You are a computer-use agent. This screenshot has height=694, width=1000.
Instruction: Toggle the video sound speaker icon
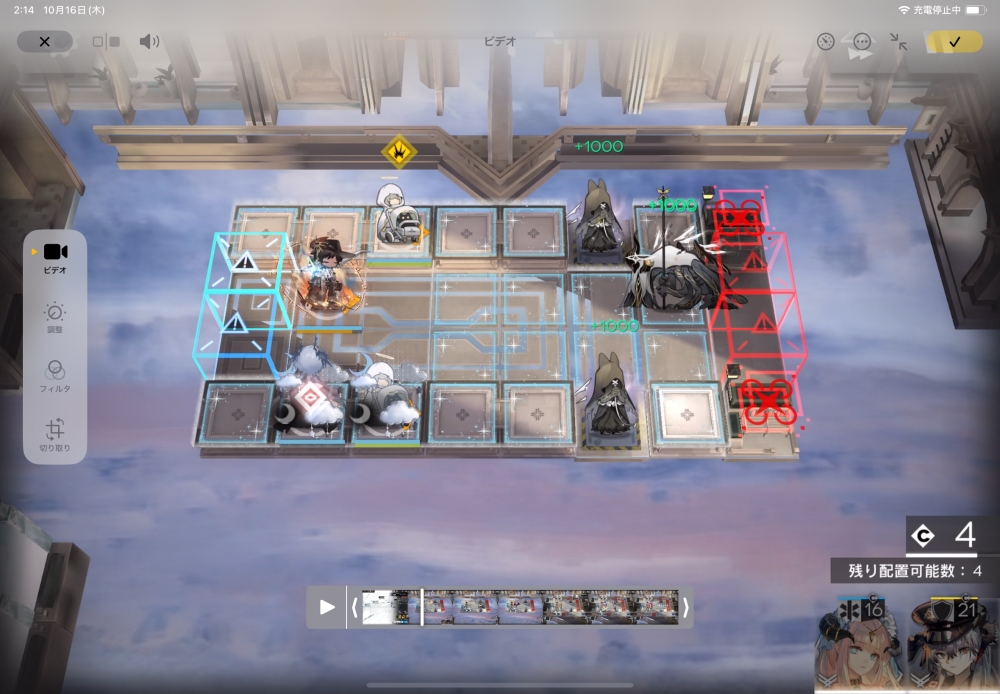[x=149, y=42]
